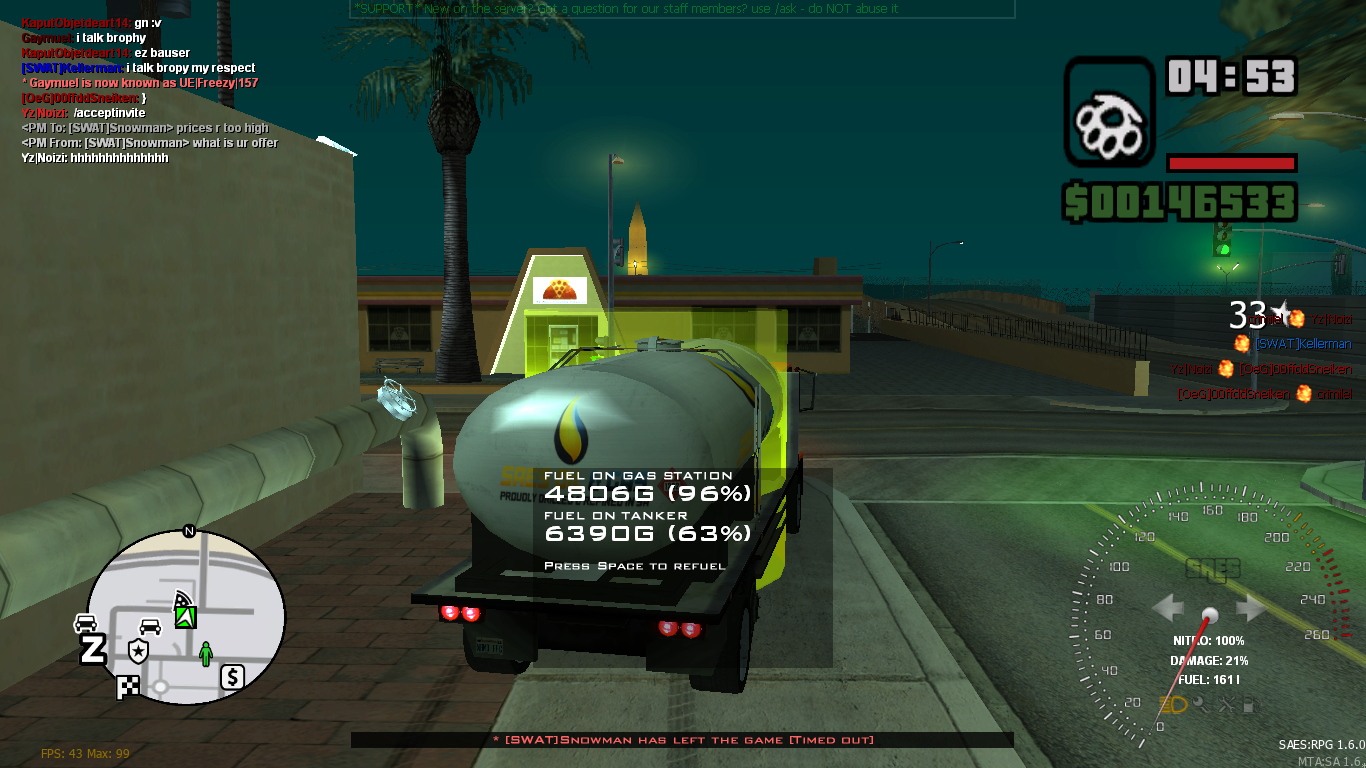Click the North indicator on the minimap

point(188,531)
